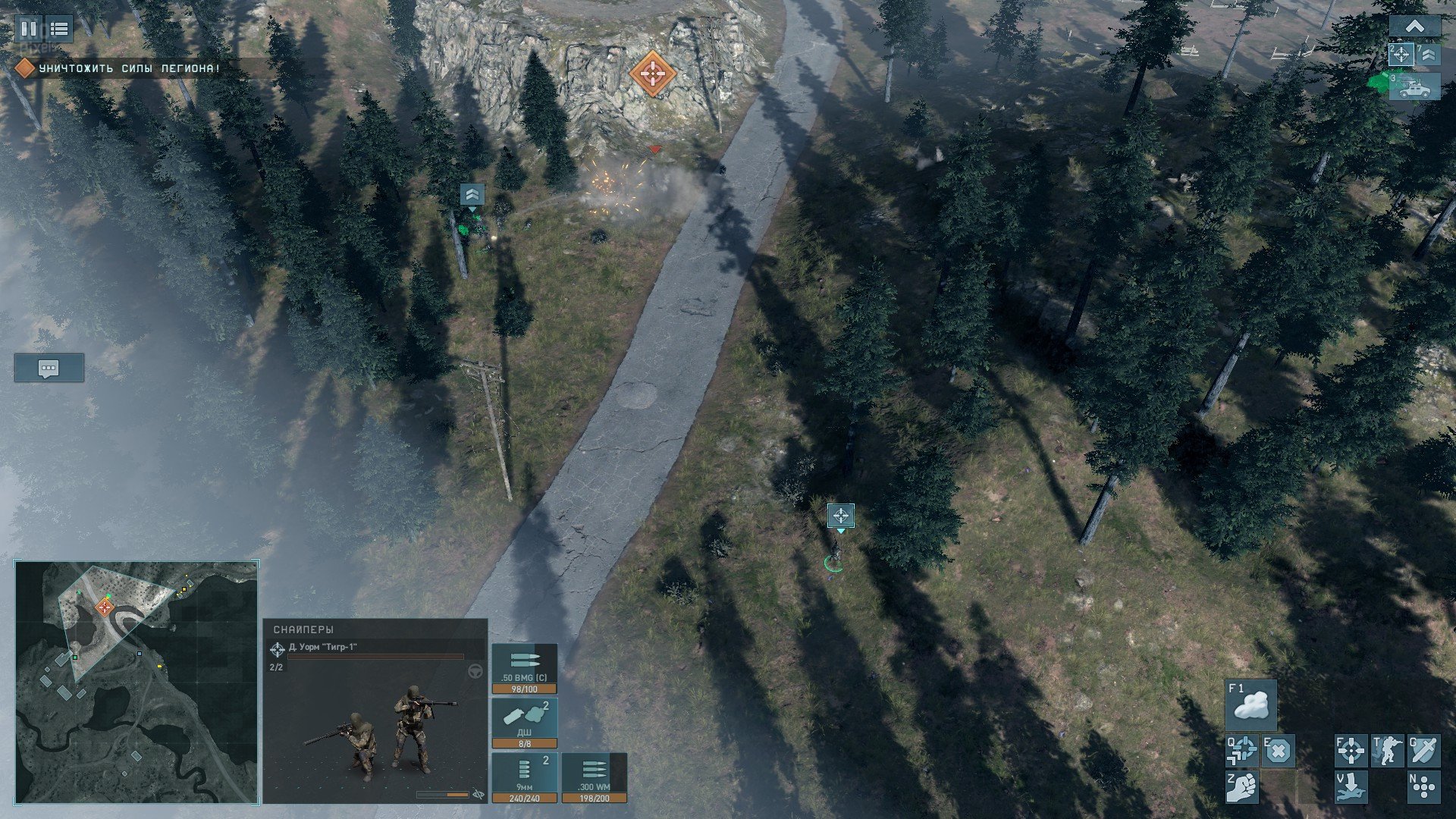Choose the ДШ smoke grenade slot
1456x819 pixels.
[524, 723]
